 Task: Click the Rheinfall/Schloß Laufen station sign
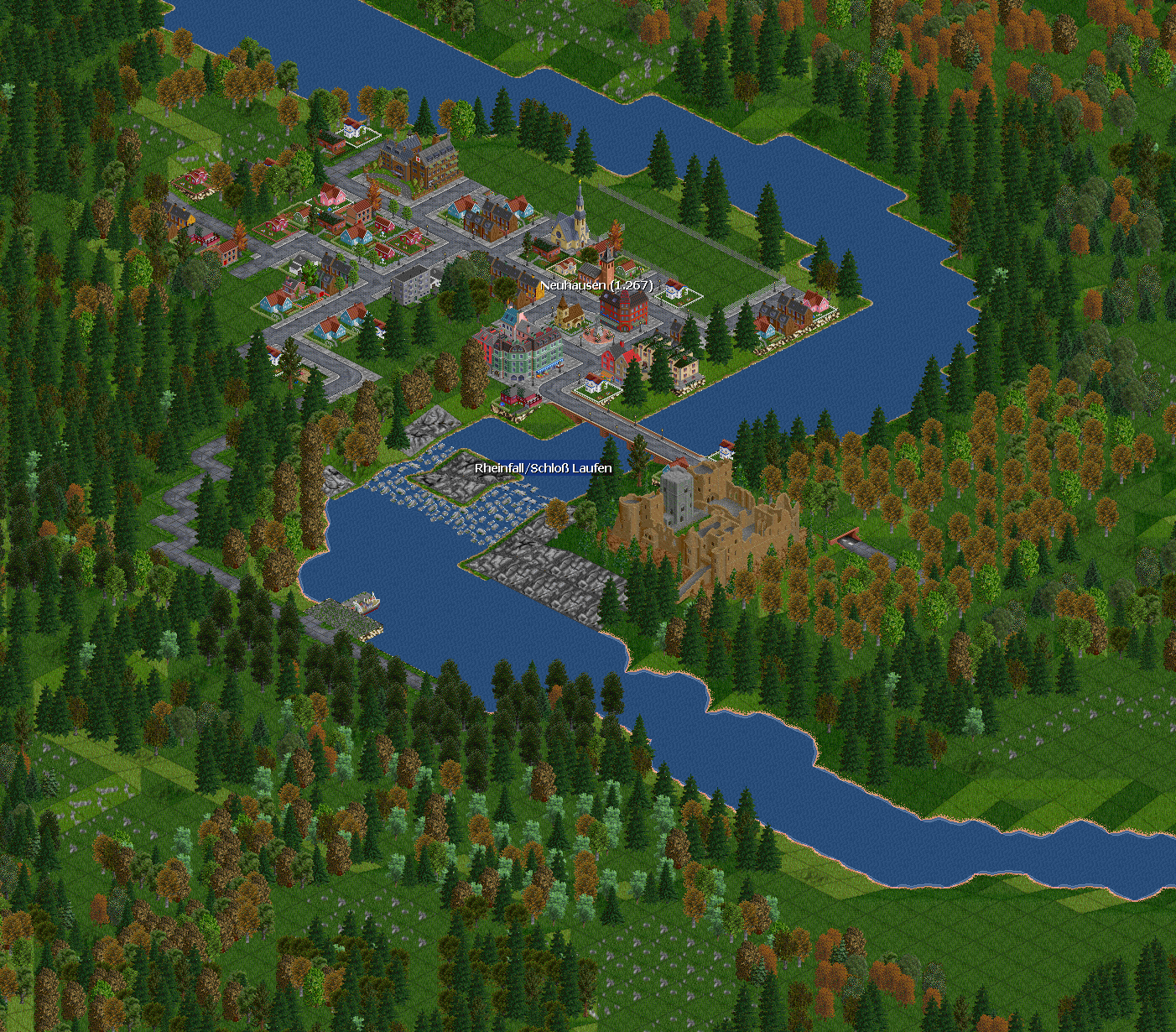coord(543,468)
